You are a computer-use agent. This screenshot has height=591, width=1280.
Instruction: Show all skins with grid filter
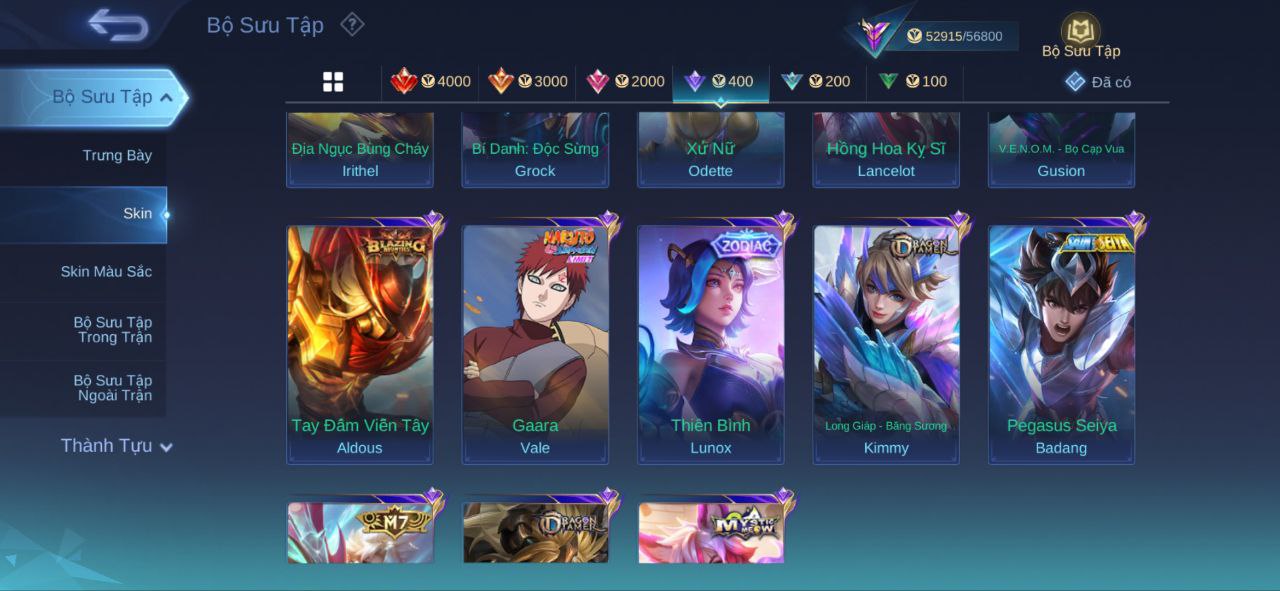(x=333, y=82)
